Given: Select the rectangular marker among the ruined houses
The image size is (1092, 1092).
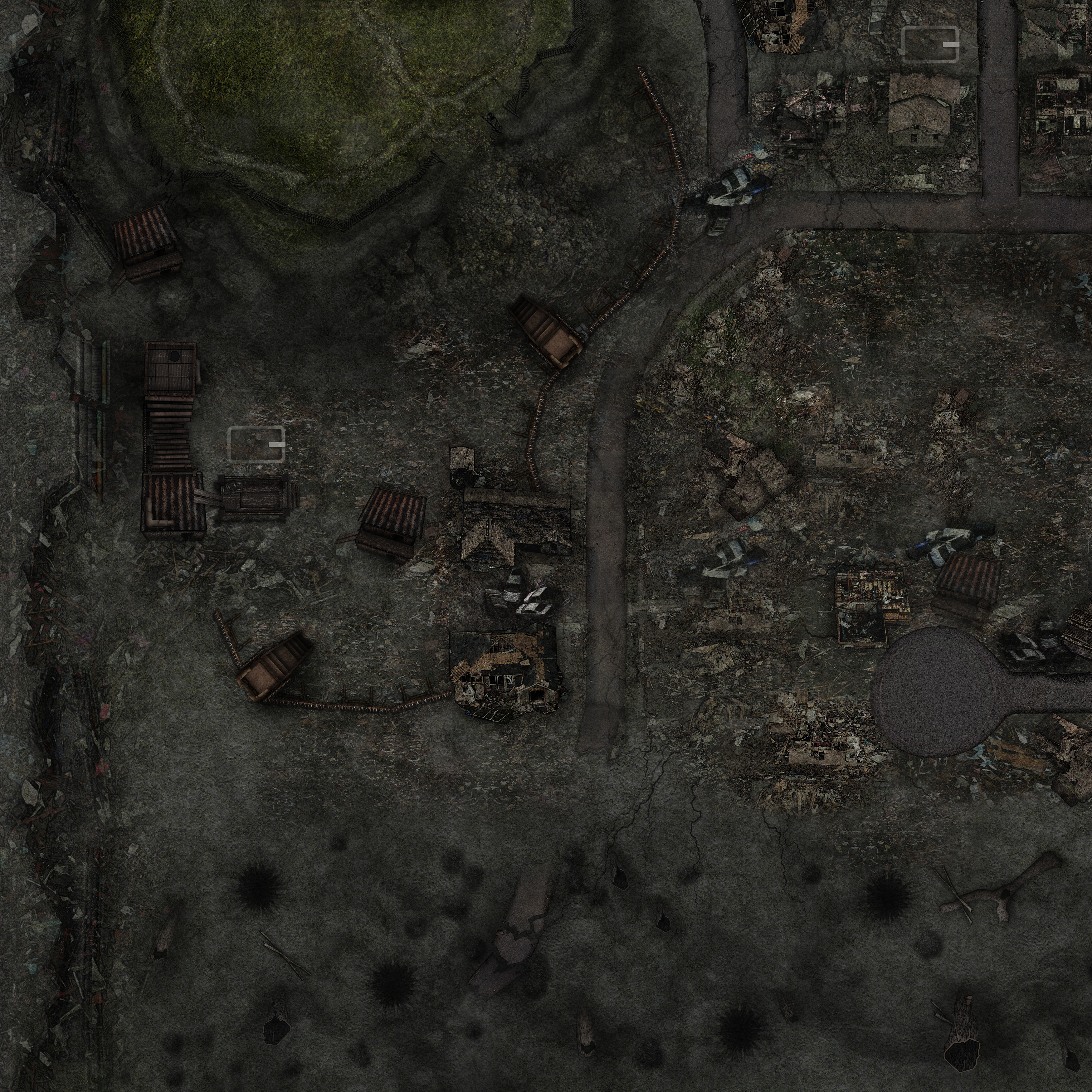Looking at the screenshot, I should click(930, 43).
